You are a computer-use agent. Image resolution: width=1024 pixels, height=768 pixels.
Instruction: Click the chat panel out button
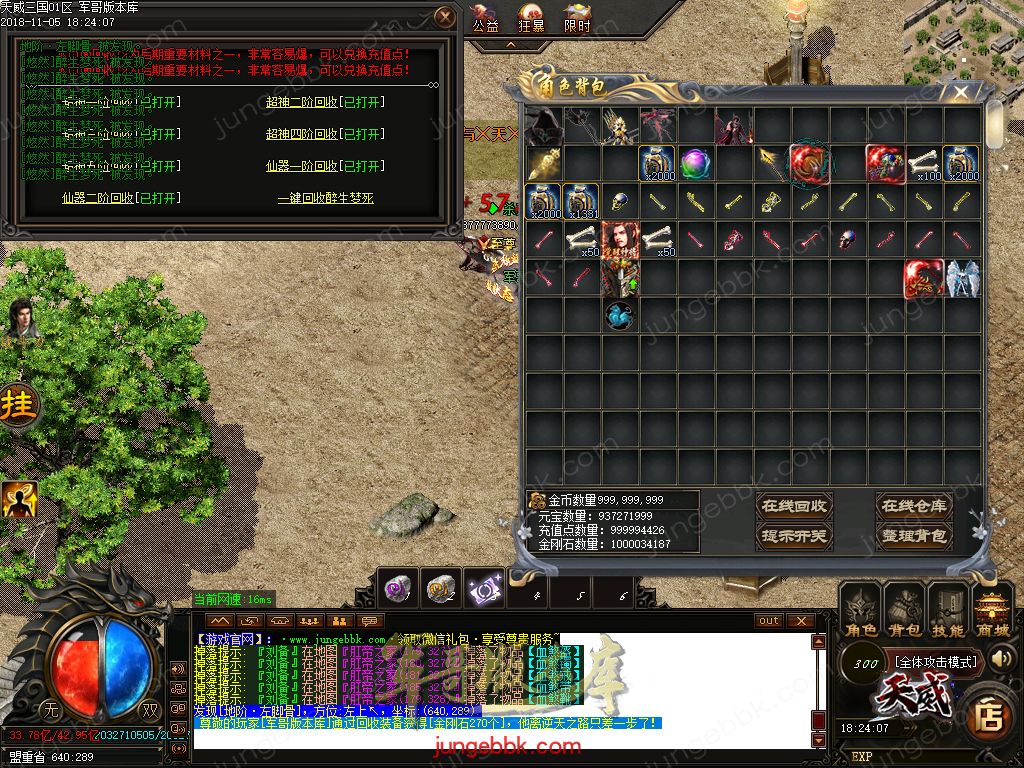pos(769,621)
